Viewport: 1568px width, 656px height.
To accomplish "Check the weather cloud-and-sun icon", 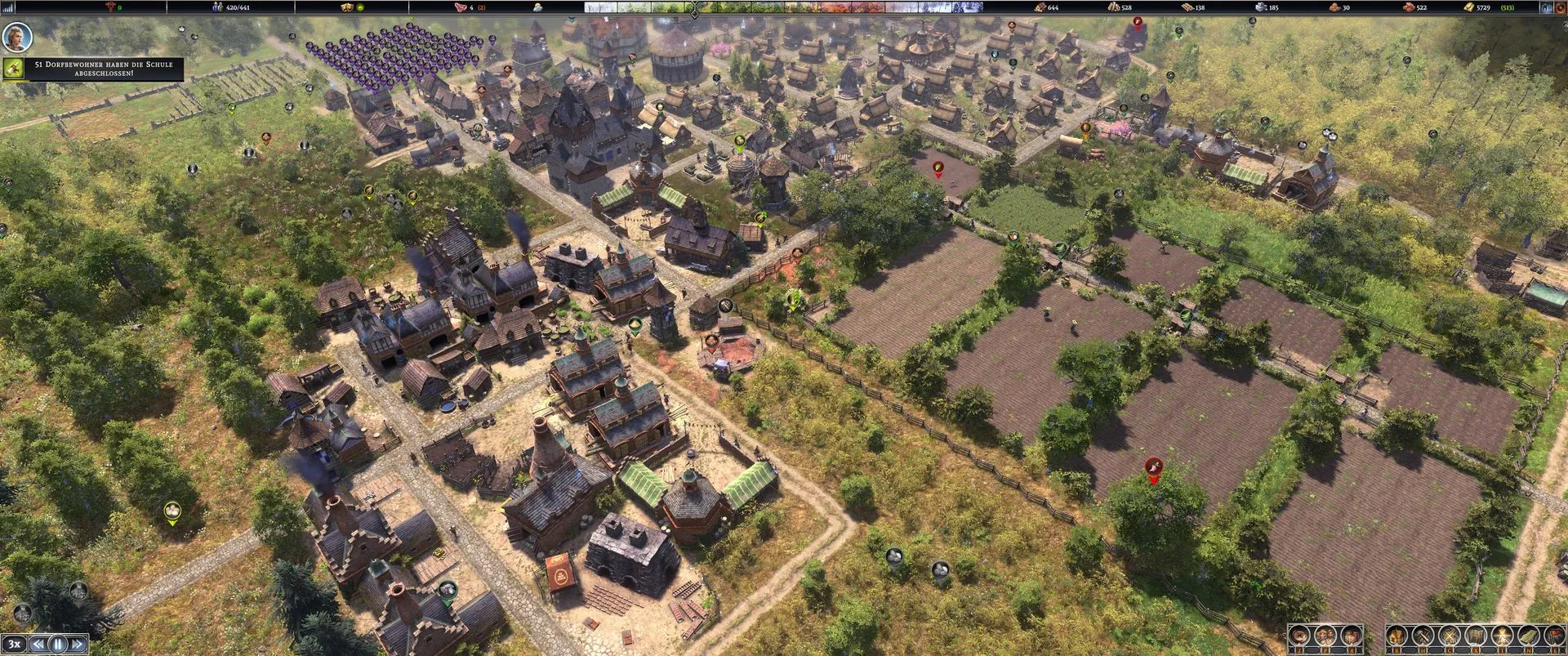I will (x=537, y=7).
